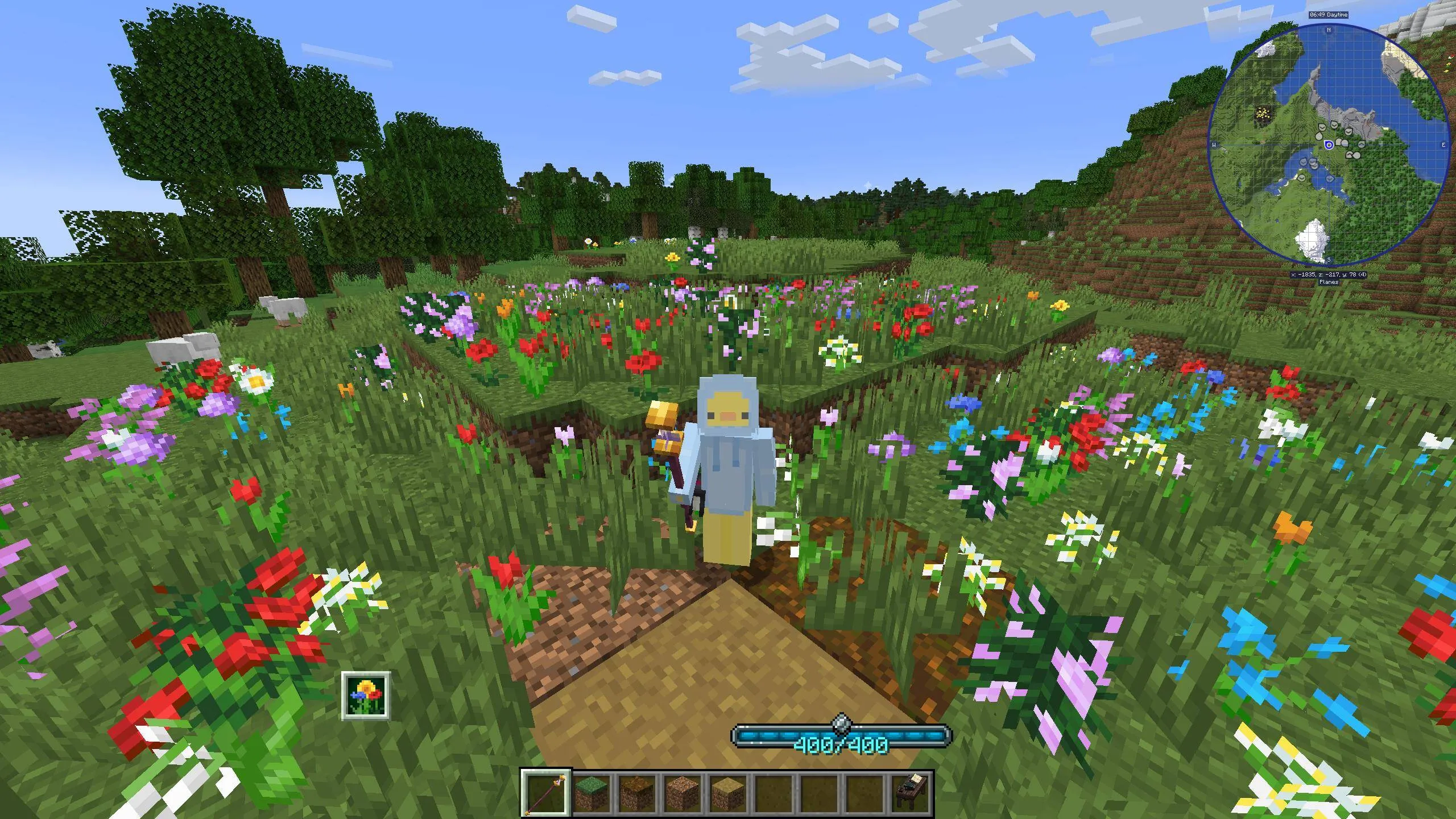Click the N compass indicator on the minimap
This screenshot has width=1456, height=819.
click(1328, 30)
